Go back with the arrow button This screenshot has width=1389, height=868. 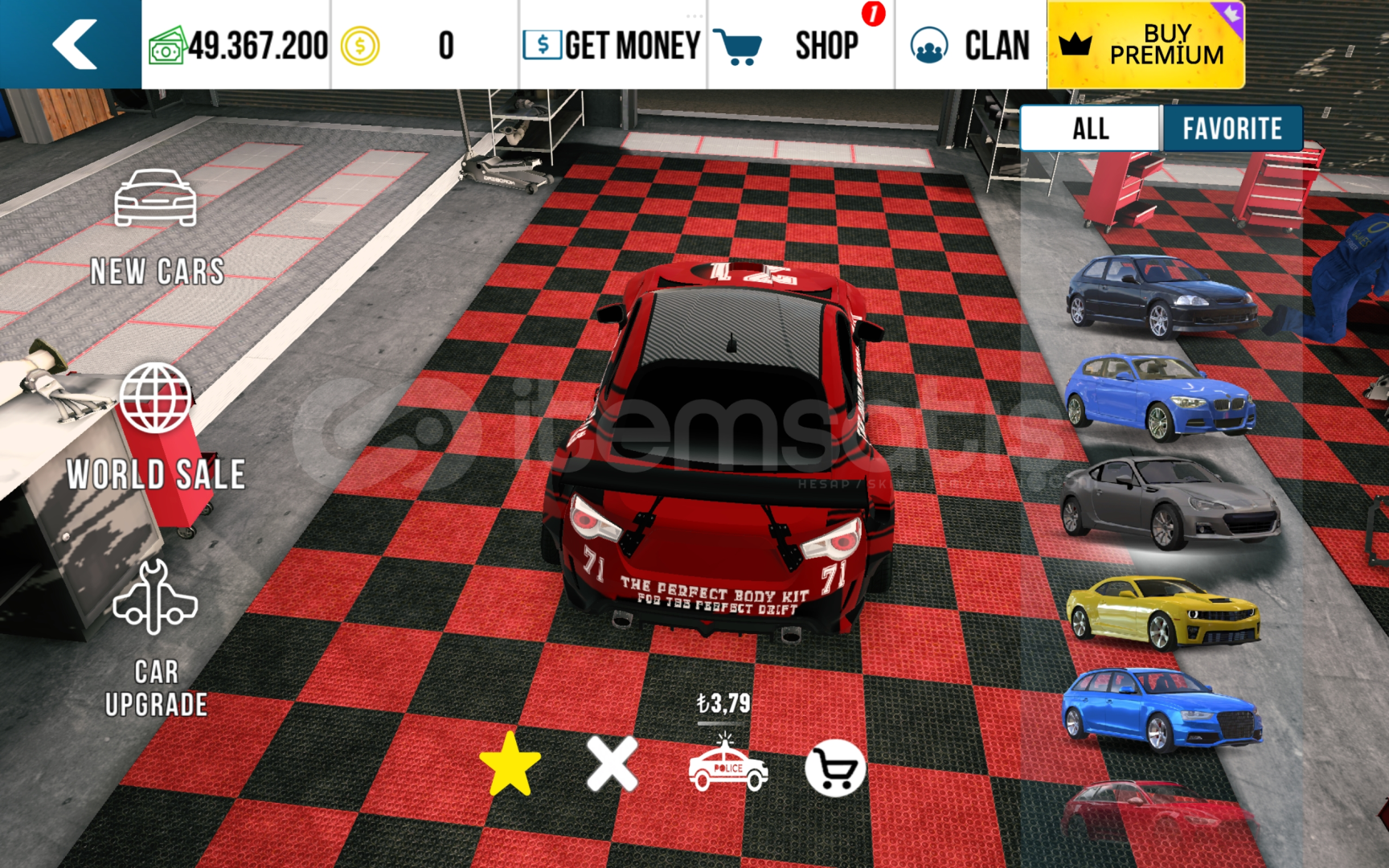(73, 44)
